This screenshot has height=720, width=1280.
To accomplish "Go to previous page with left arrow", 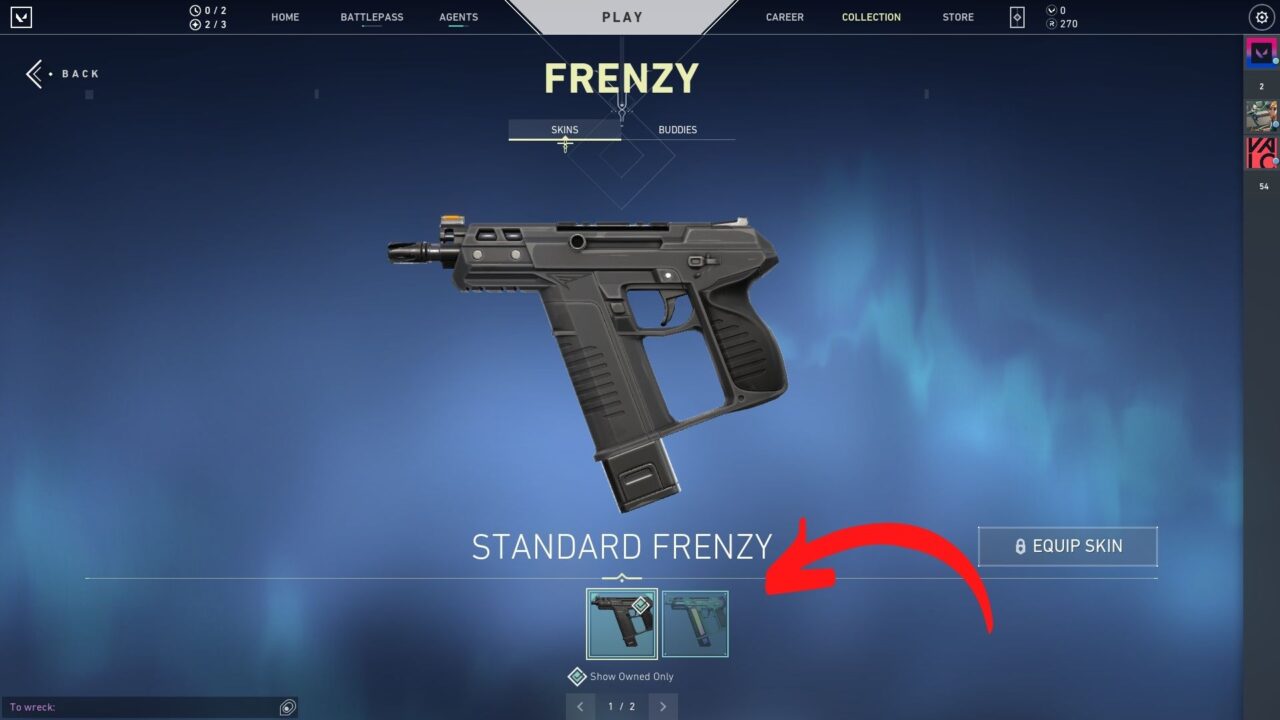I will [x=581, y=706].
